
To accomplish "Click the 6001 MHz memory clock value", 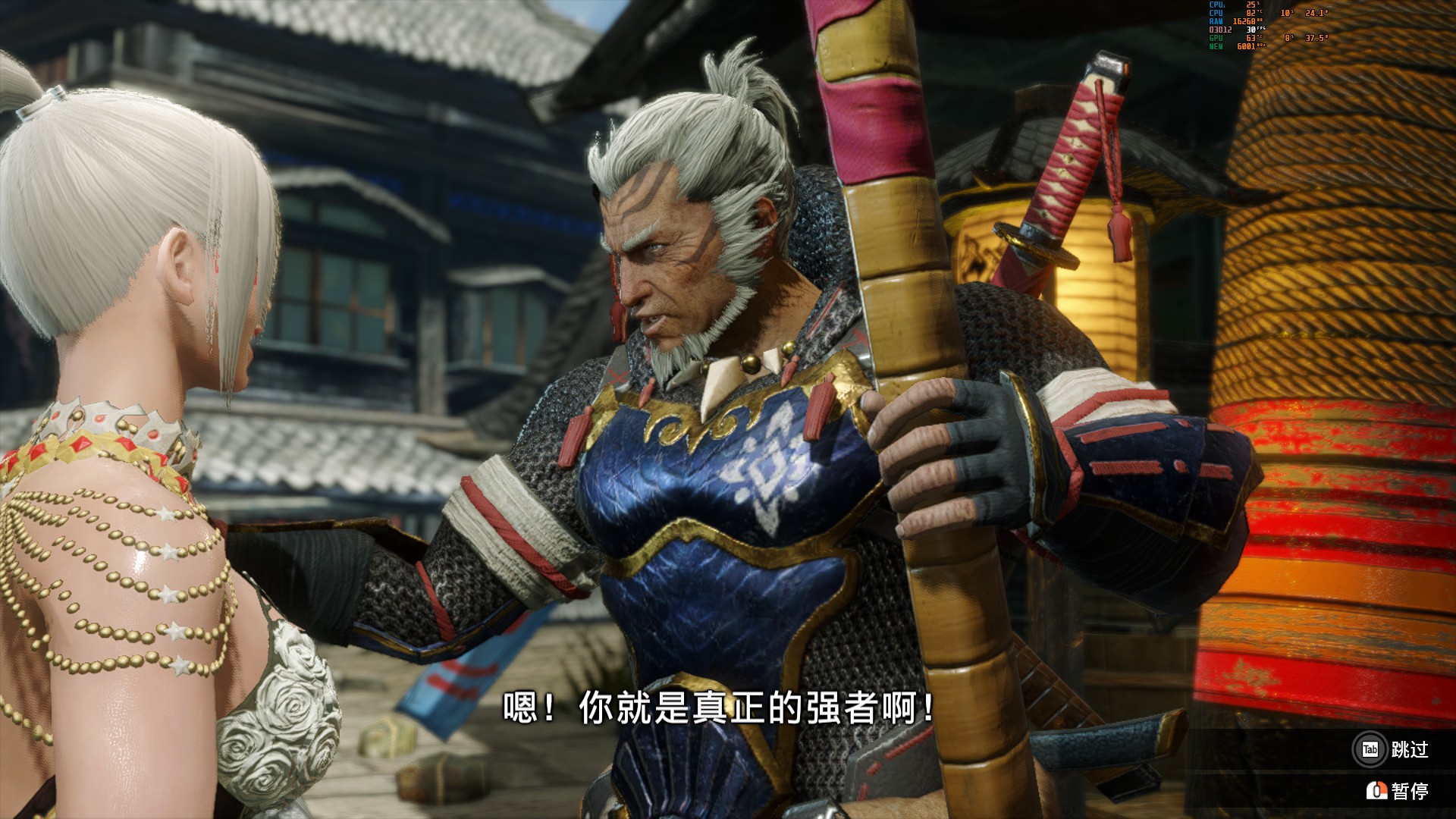I will click(x=1246, y=45).
